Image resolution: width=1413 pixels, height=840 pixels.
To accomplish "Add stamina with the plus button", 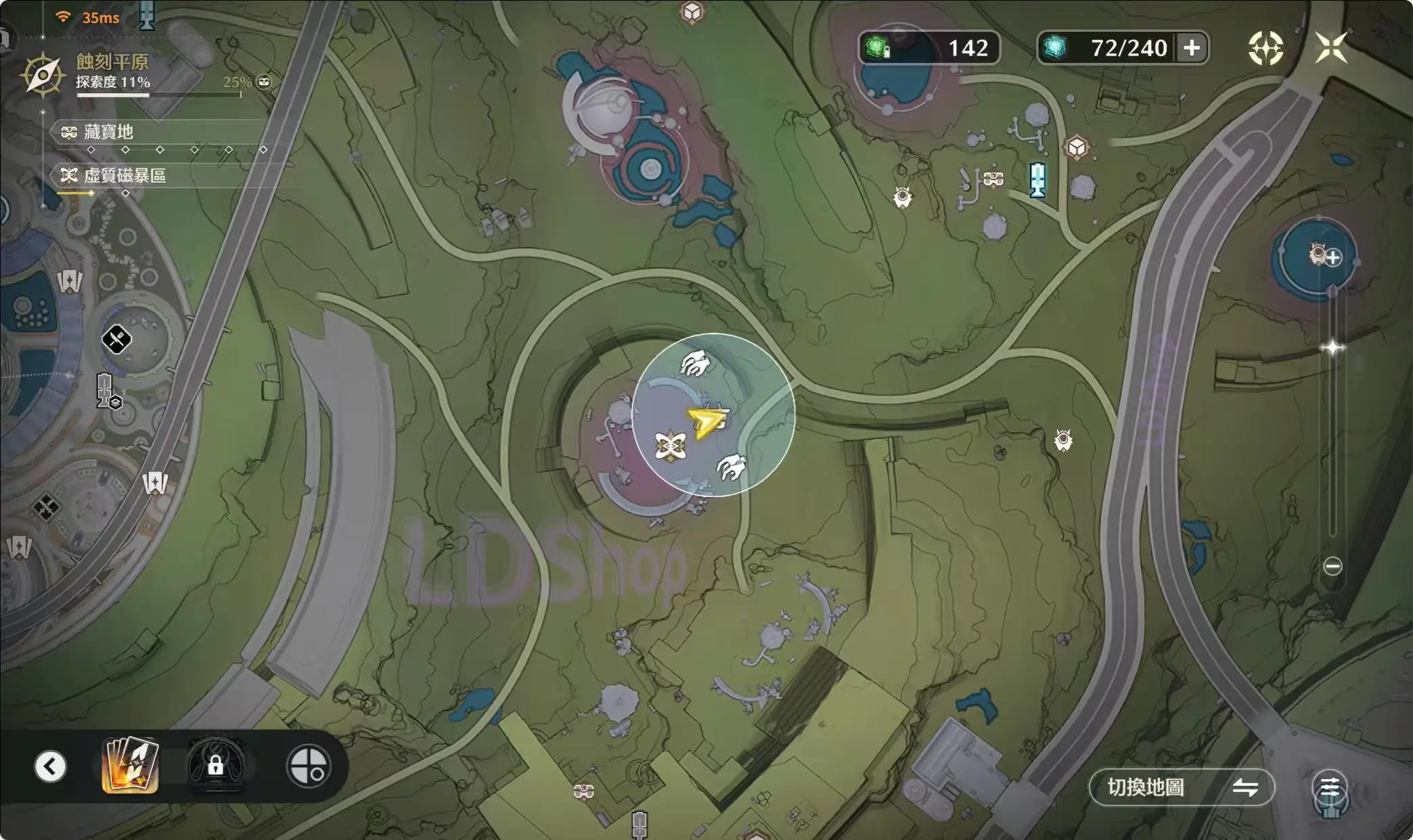I will click(x=1192, y=48).
